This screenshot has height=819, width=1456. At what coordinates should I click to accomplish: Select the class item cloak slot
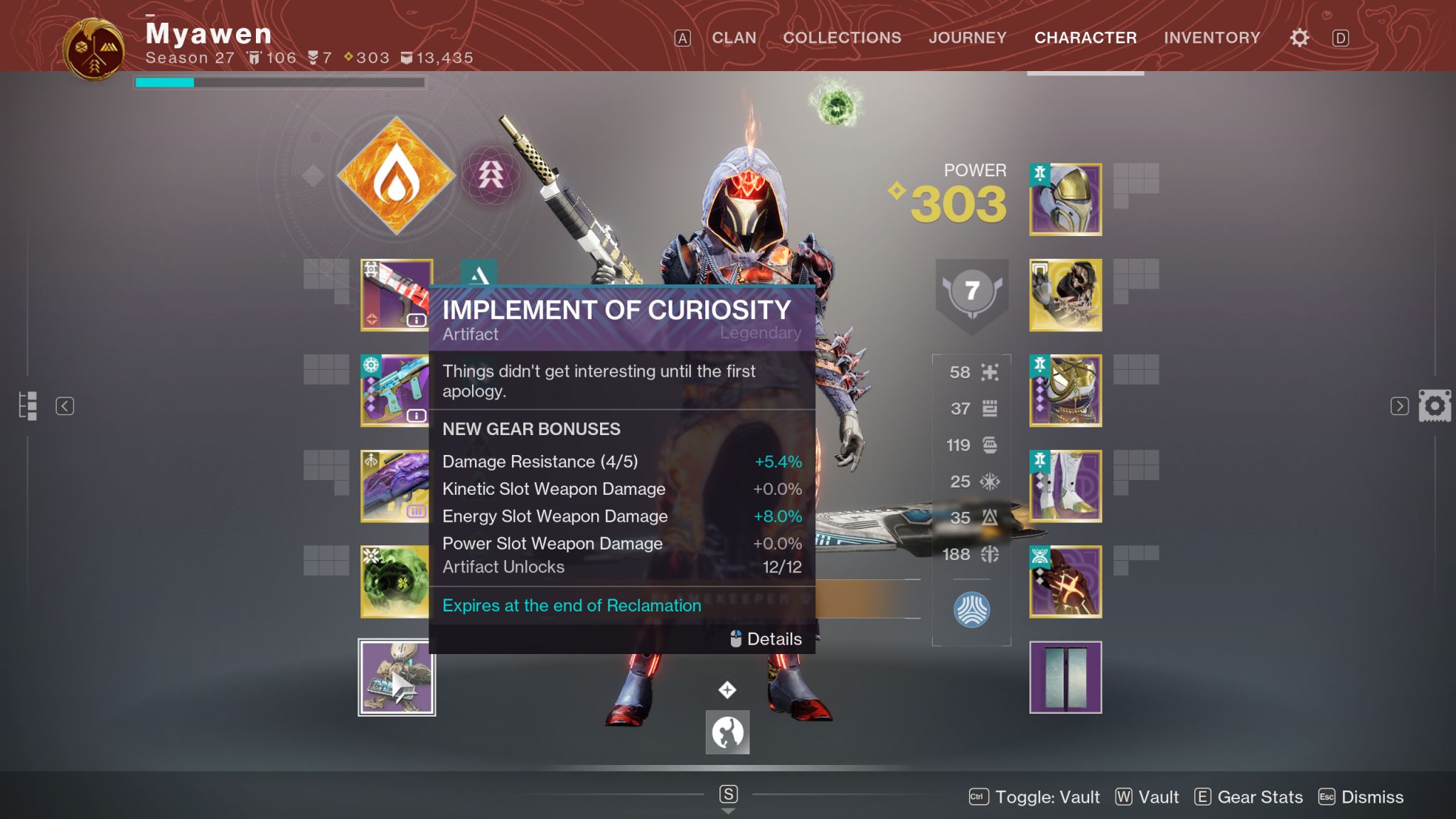coord(1065,582)
